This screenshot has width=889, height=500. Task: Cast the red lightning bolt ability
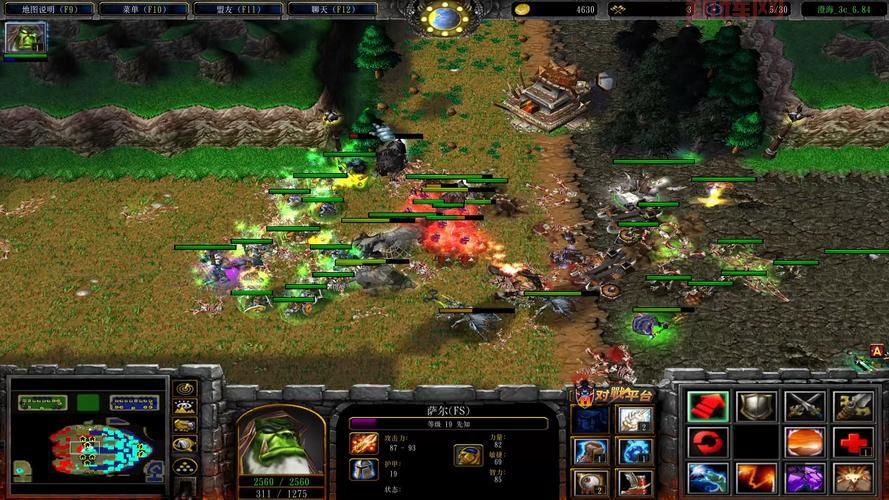point(755,477)
